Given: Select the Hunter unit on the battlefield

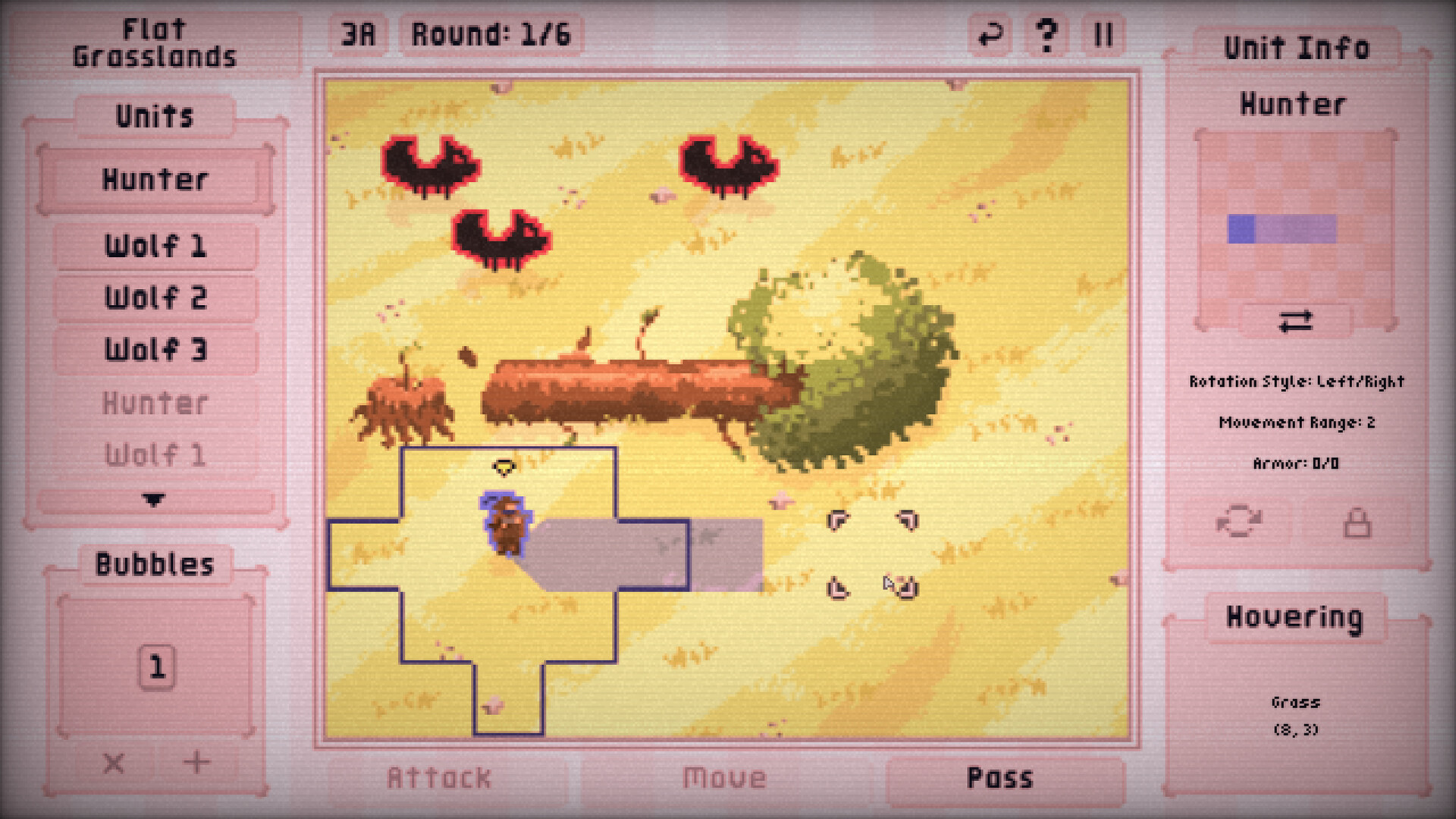Looking at the screenshot, I should [x=507, y=523].
